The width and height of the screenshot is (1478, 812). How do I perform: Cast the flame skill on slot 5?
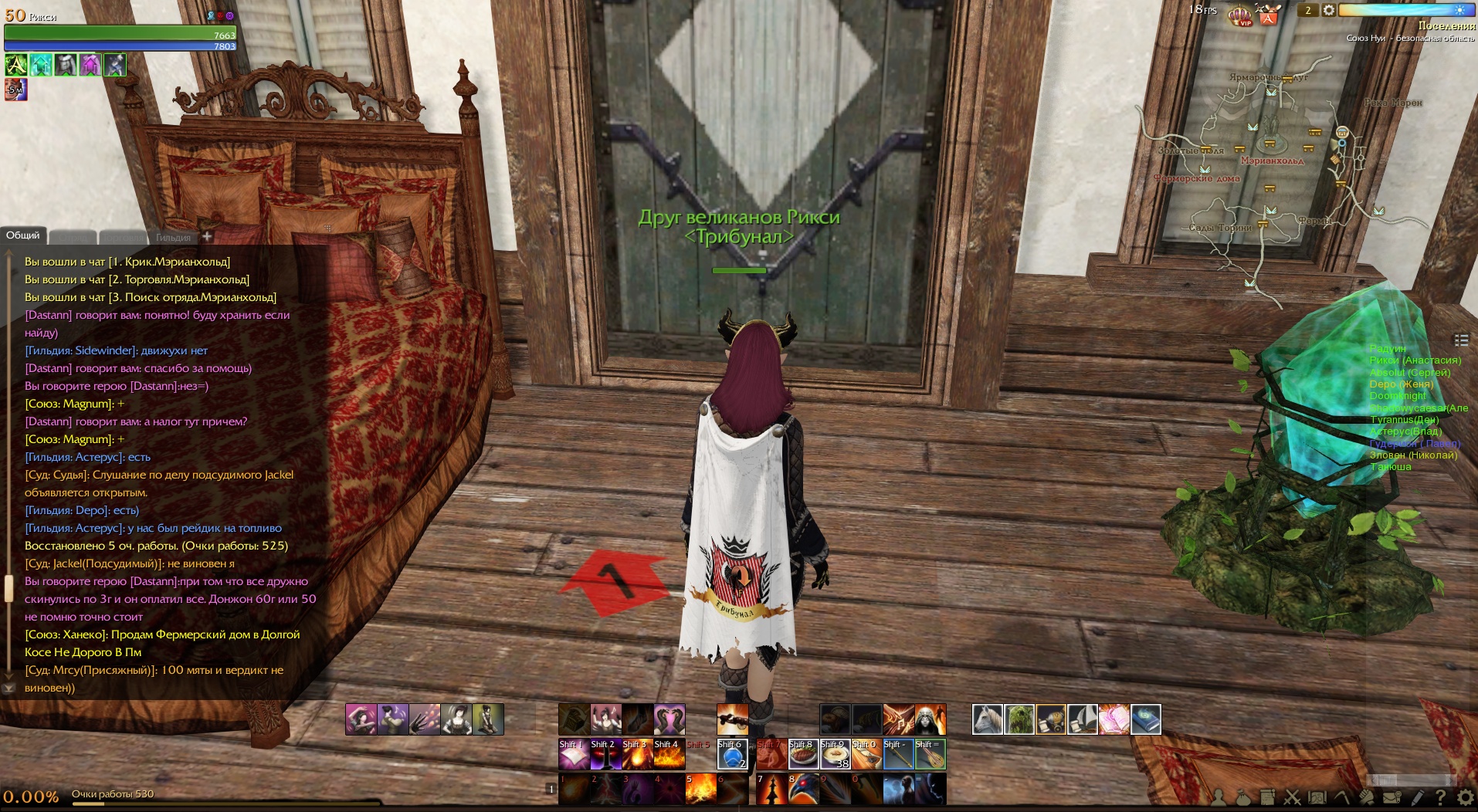point(700,789)
